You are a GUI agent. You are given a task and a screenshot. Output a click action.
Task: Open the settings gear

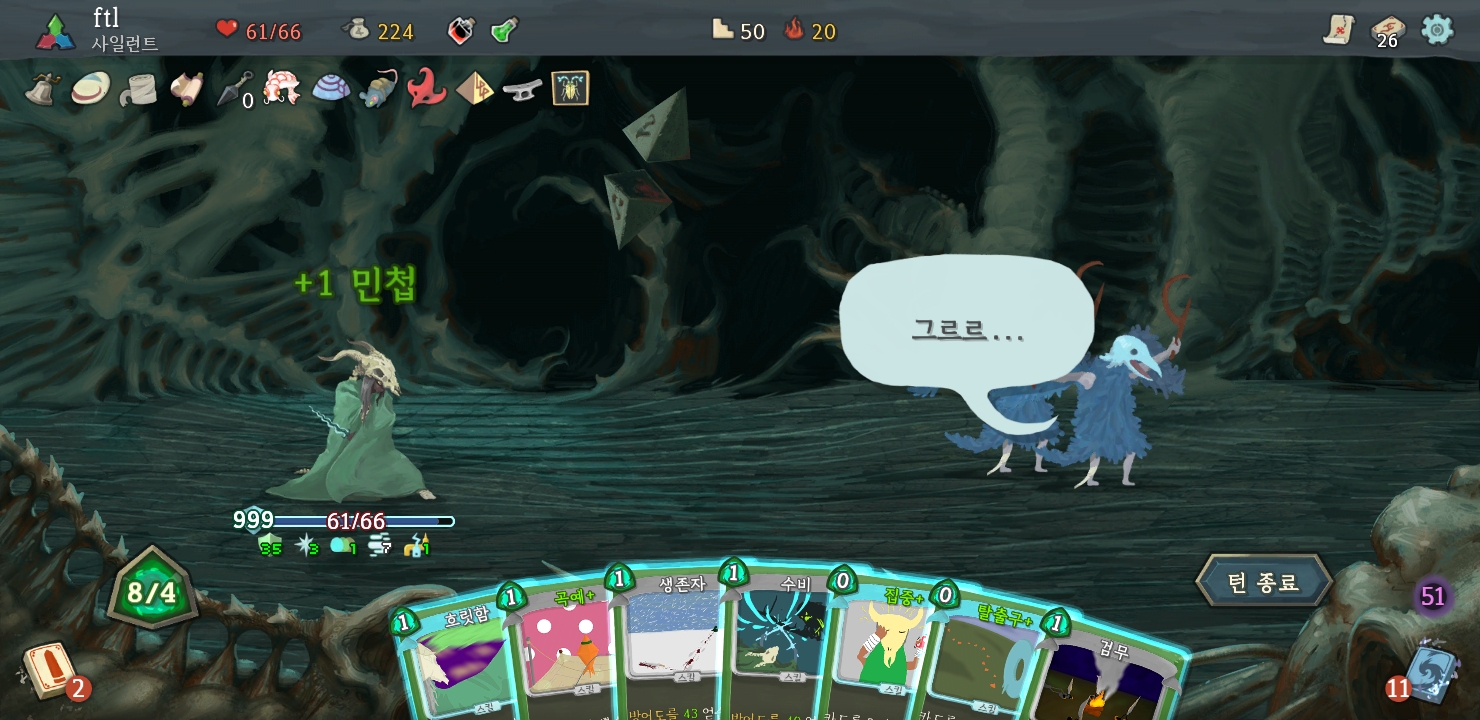point(1437,30)
